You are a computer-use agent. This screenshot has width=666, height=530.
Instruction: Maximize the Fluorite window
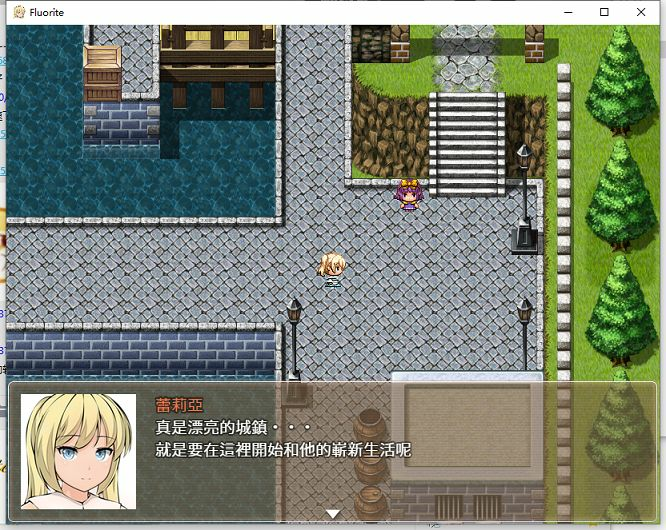point(604,12)
